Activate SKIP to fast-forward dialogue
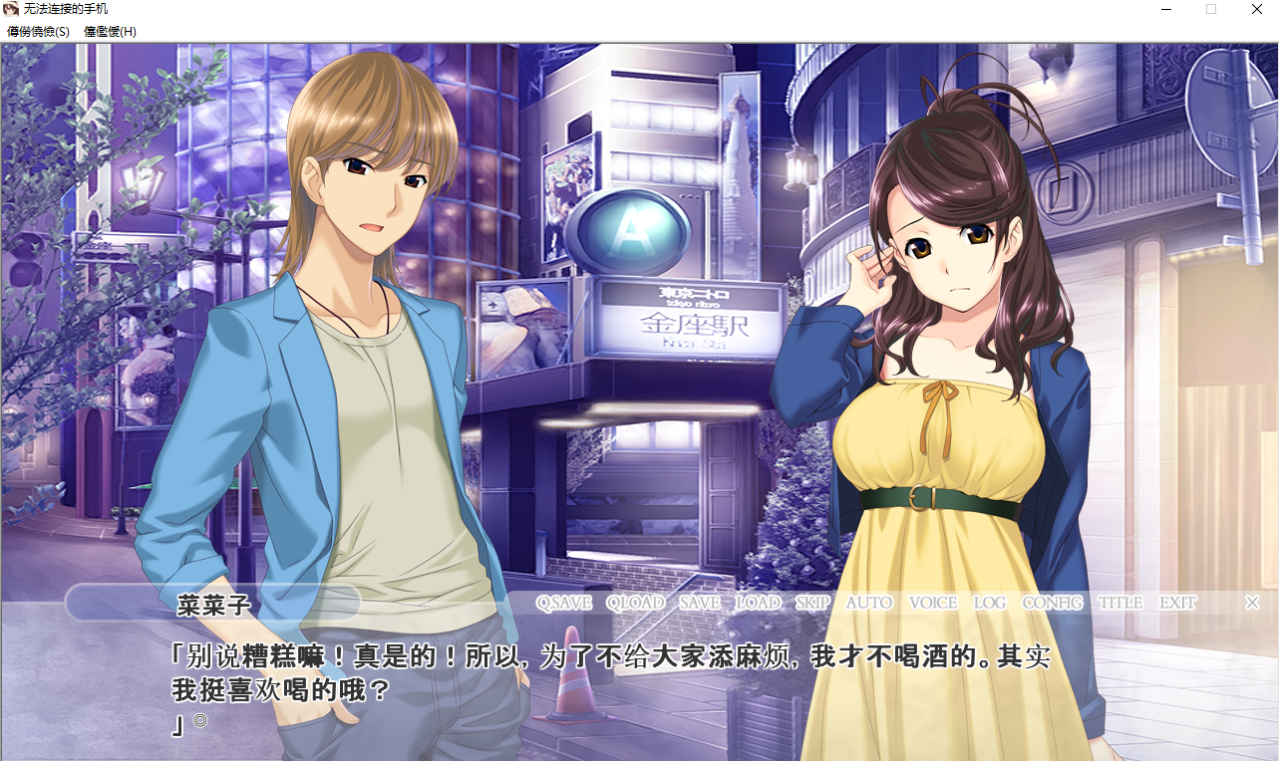The width and height of the screenshot is (1280, 761). (813, 603)
